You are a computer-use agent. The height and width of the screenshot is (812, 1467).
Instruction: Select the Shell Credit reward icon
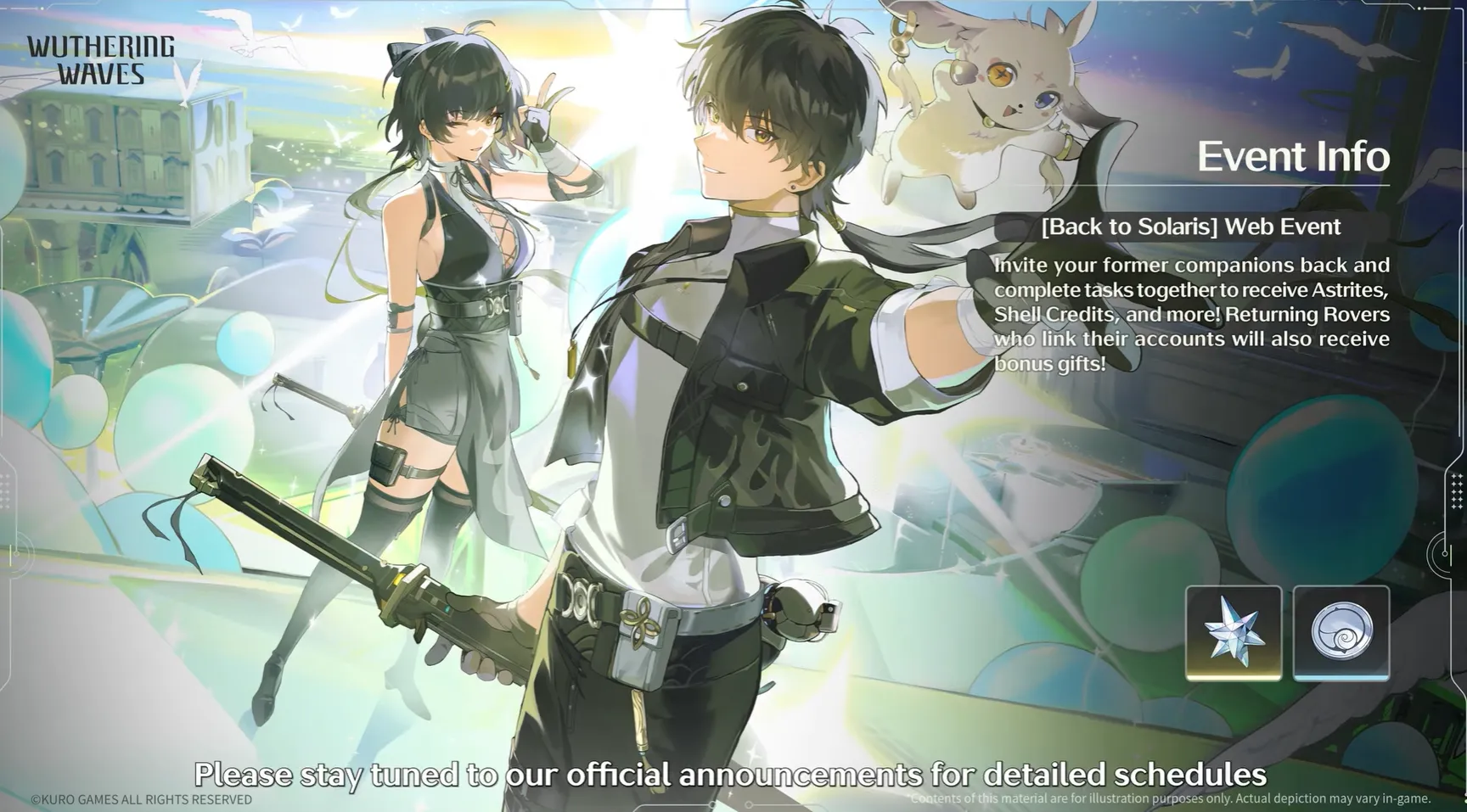pyautogui.click(x=1341, y=632)
